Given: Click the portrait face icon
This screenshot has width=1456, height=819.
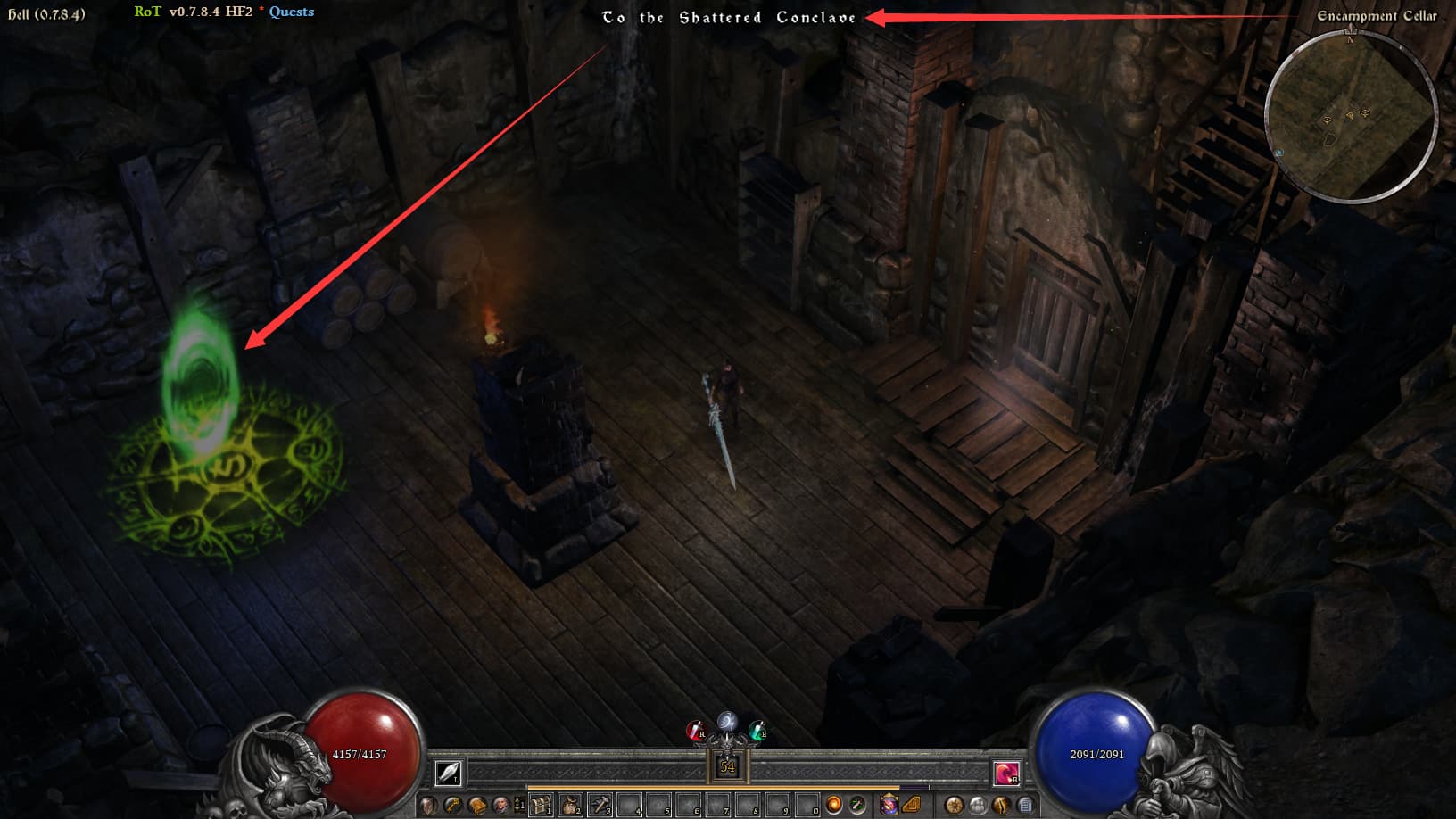Looking at the screenshot, I should 500,806.
